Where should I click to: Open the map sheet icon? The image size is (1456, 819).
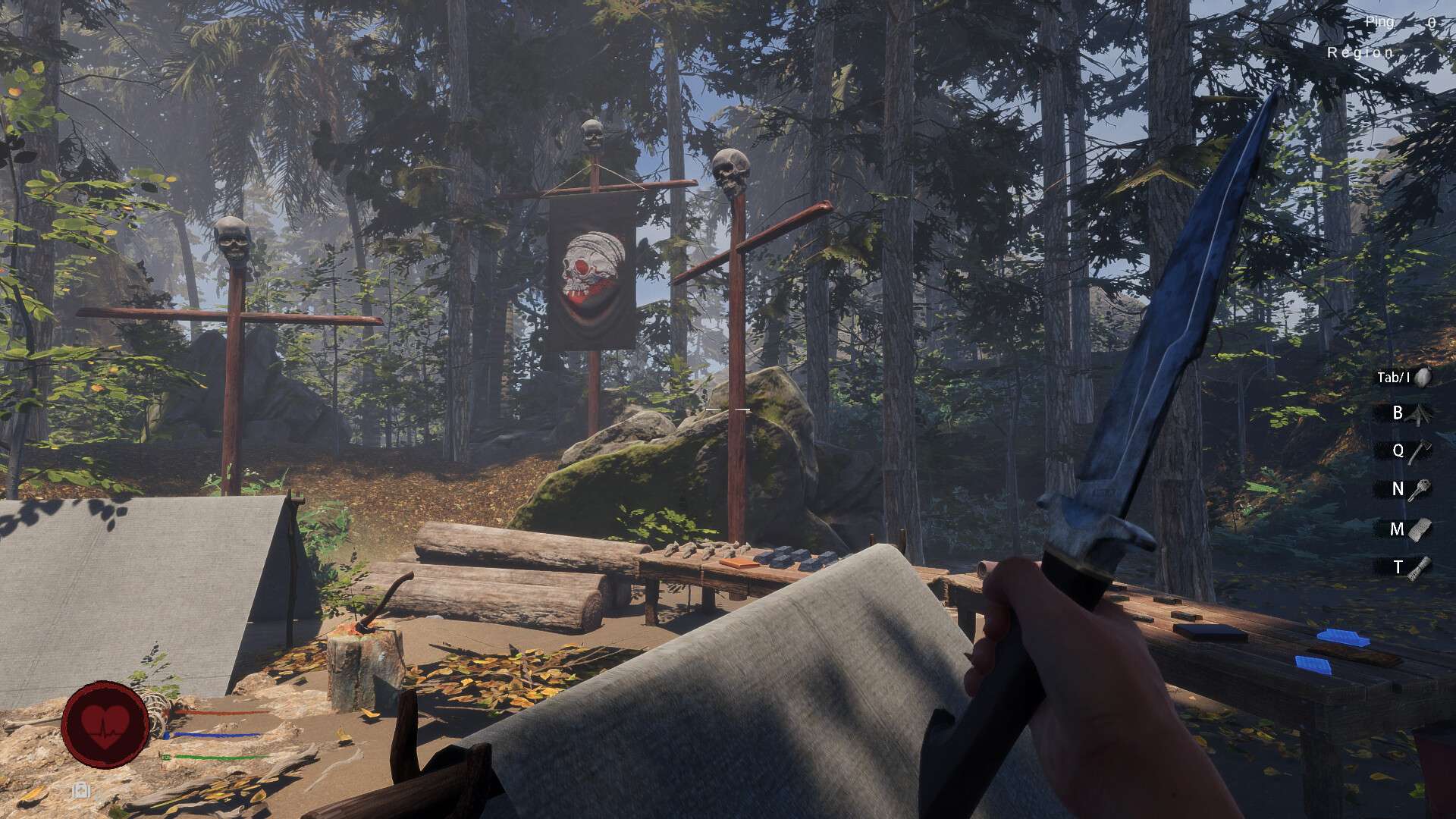point(1420,529)
